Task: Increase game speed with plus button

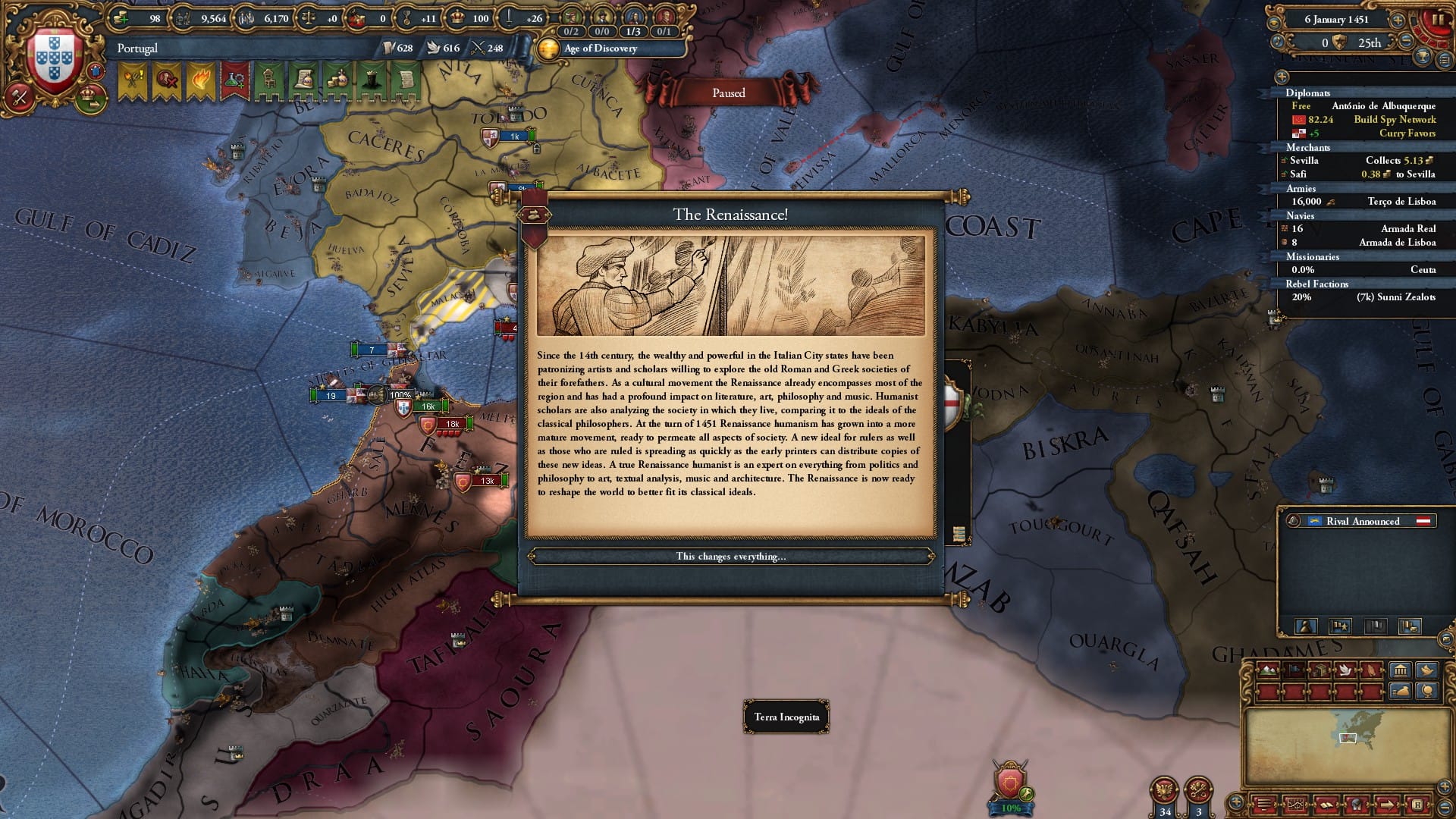Action: [1398, 20]
